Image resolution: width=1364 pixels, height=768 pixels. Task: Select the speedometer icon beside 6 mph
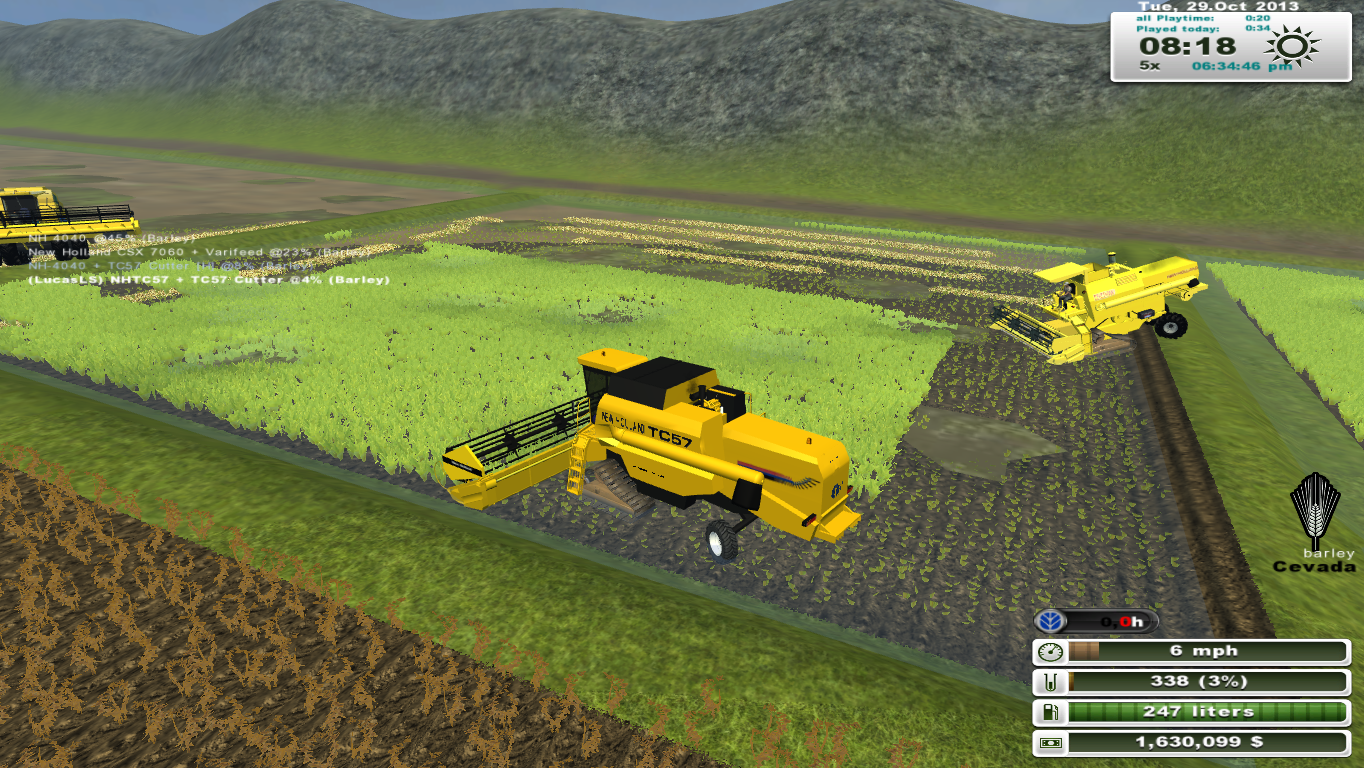pos(1051,650)
